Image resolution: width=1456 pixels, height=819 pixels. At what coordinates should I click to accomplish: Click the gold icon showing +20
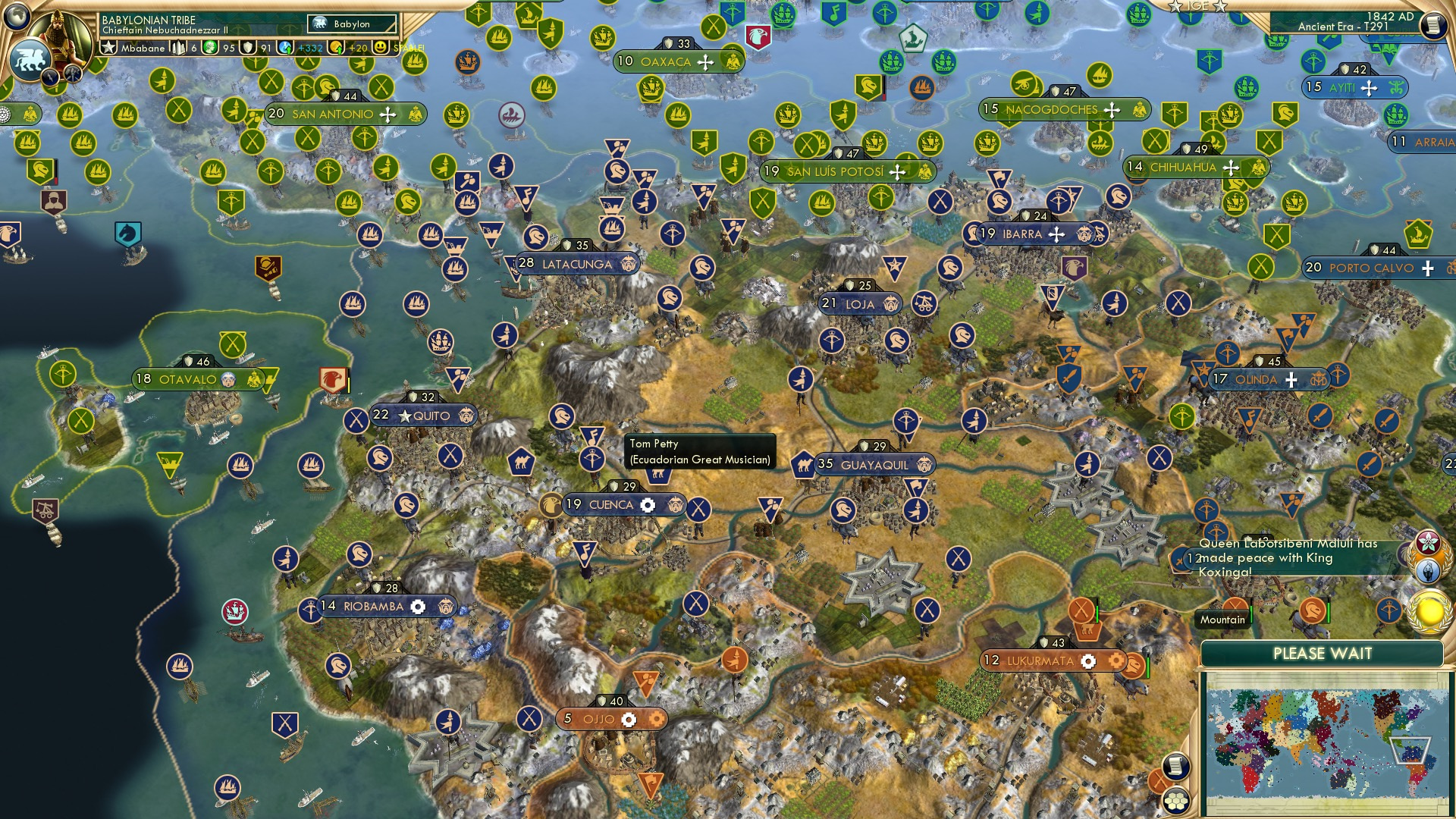[336, 47]
